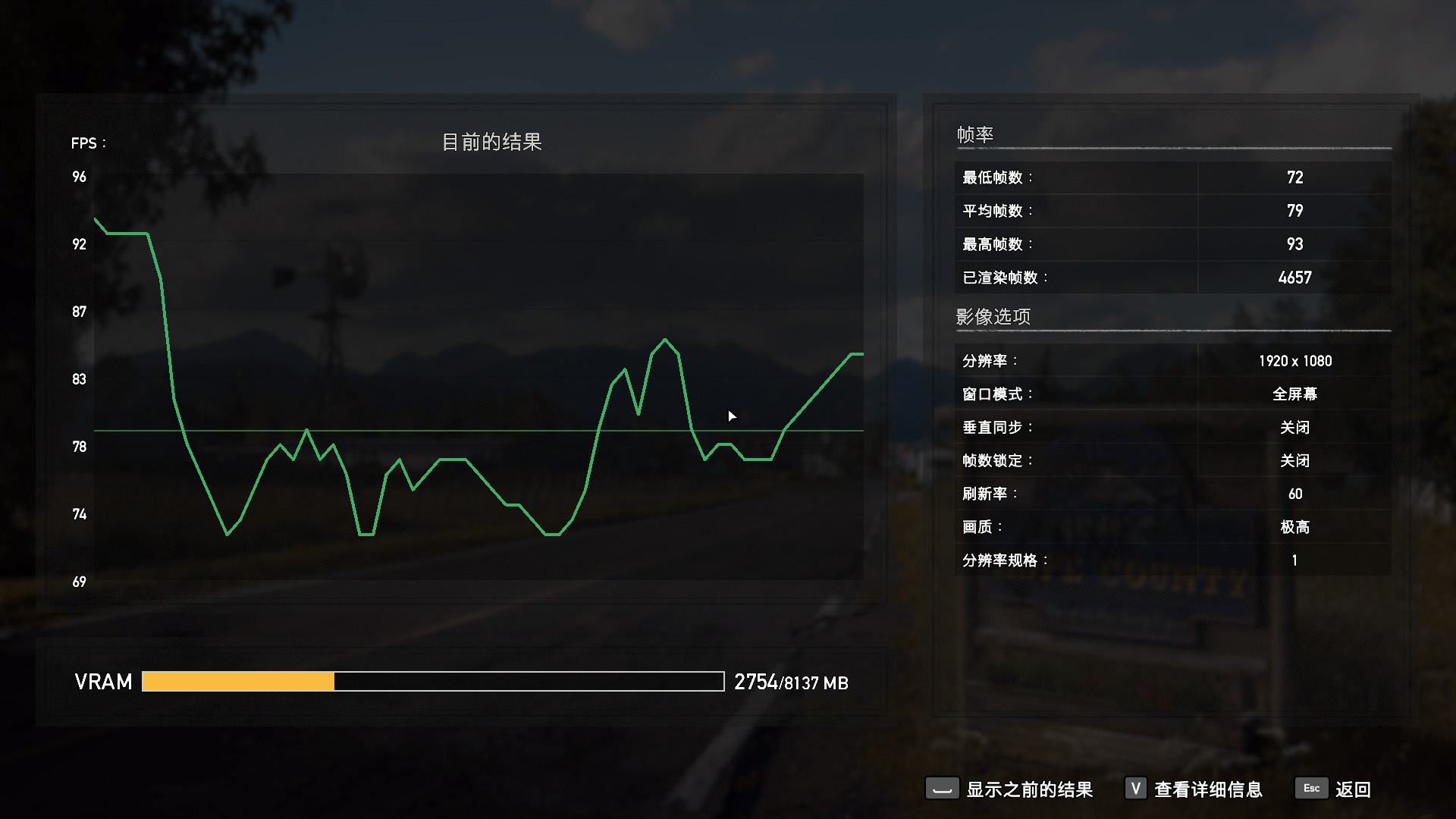Click the Esc key icon to return
The height and width of the screenshot is (819, 1456).
(x=1311, y=789)
